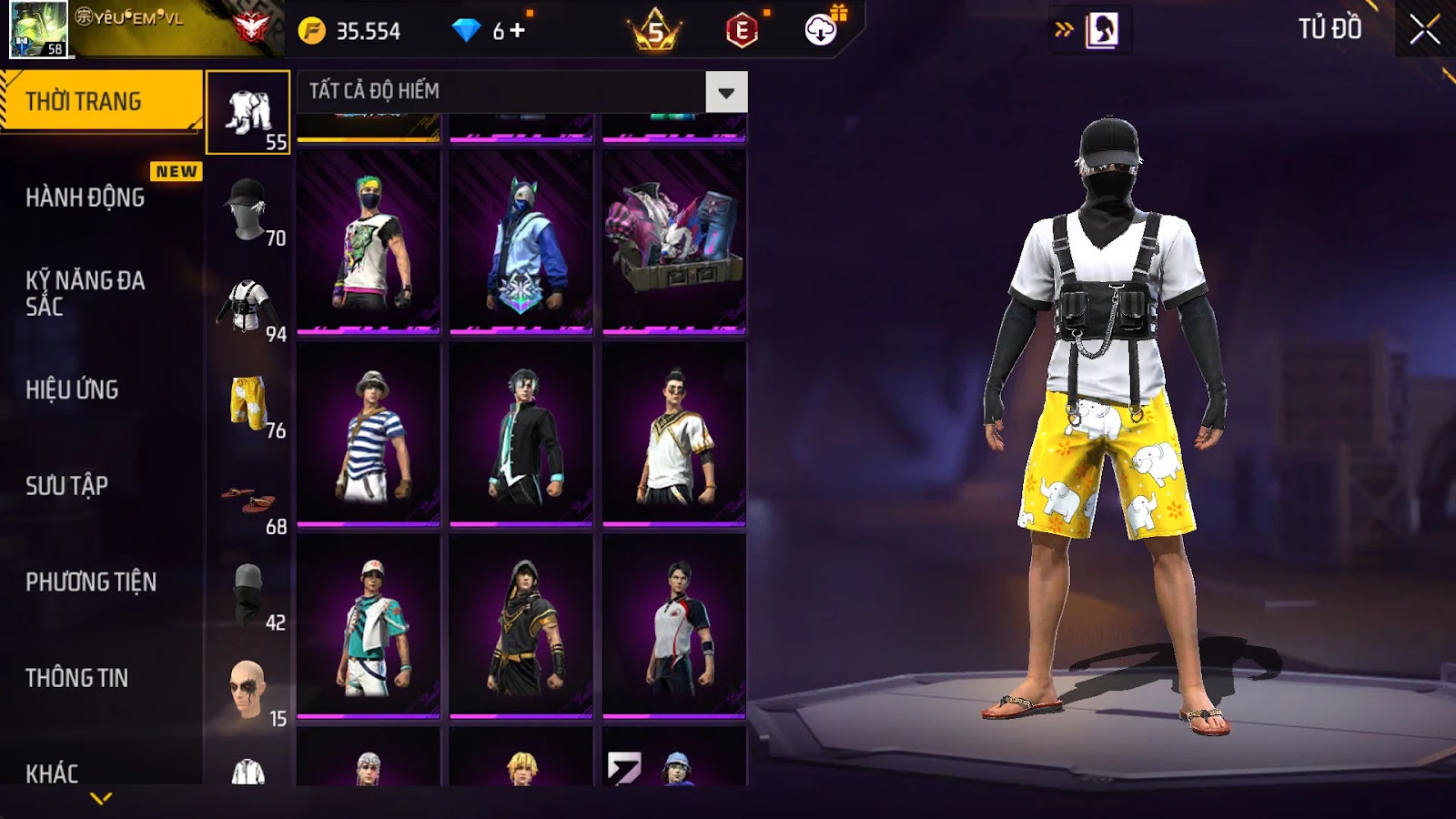The image size is (1456, 819).
Task: Open the Kỹ Năng Đa Sắc tab
Action: tap(86, 293)
